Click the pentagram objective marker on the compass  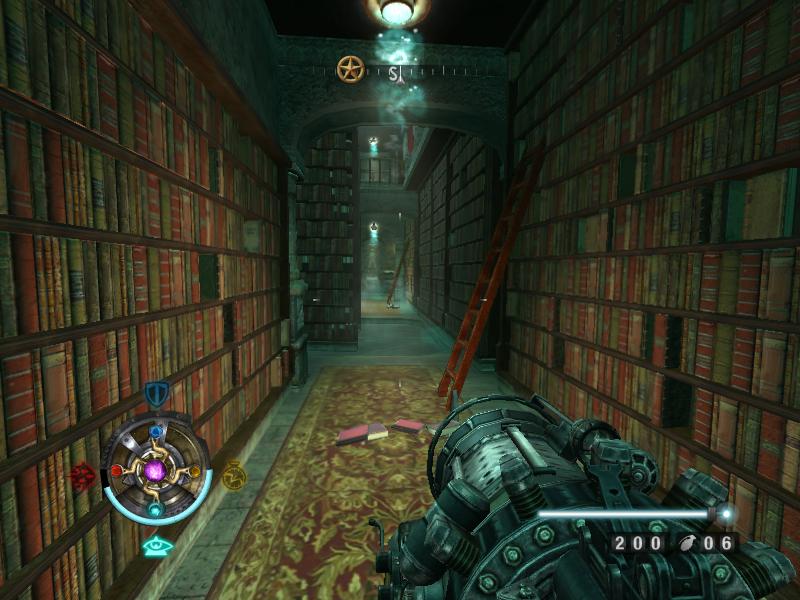click(350, 69)
